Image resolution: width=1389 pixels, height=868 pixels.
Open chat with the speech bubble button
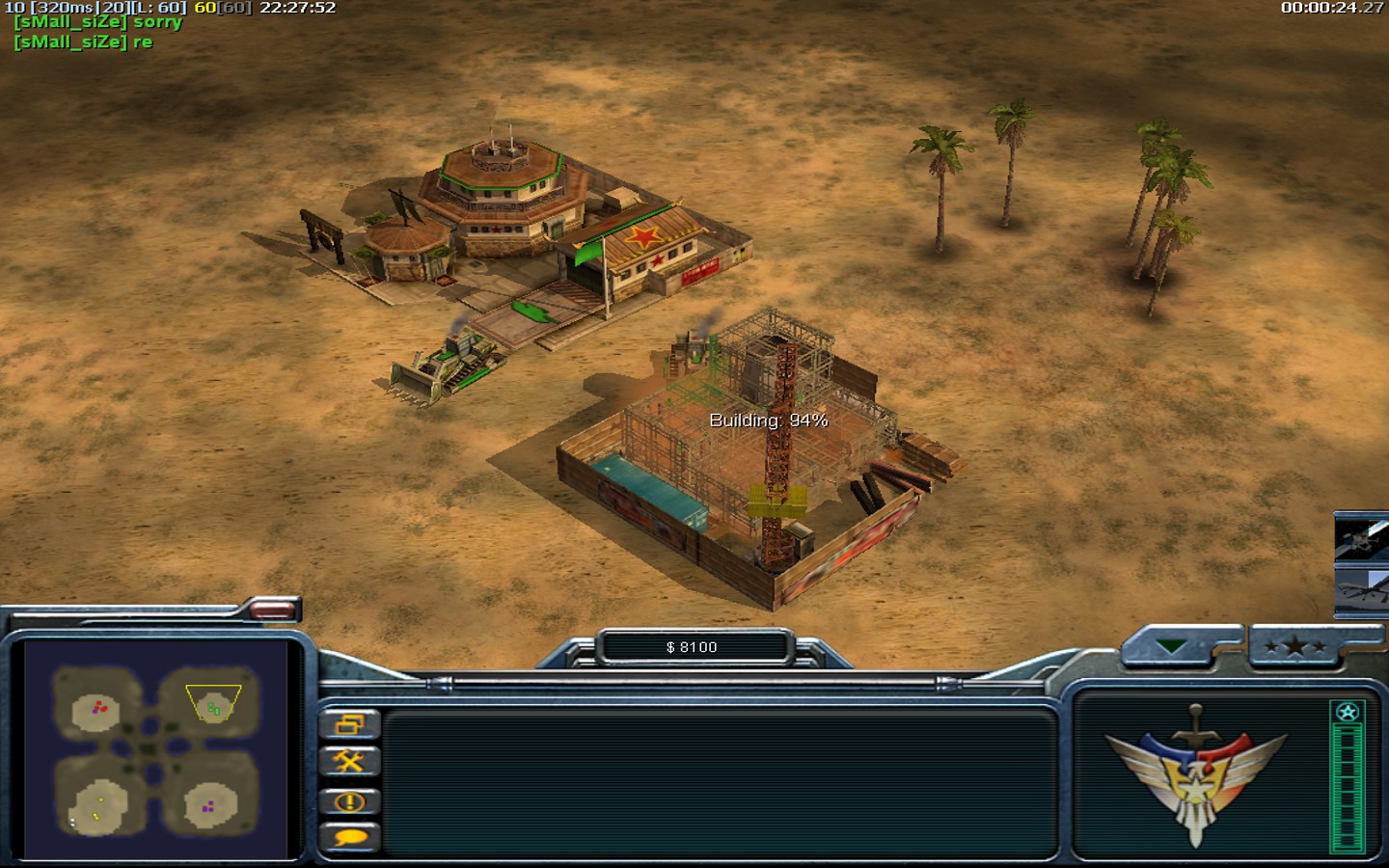coord(349,837)
